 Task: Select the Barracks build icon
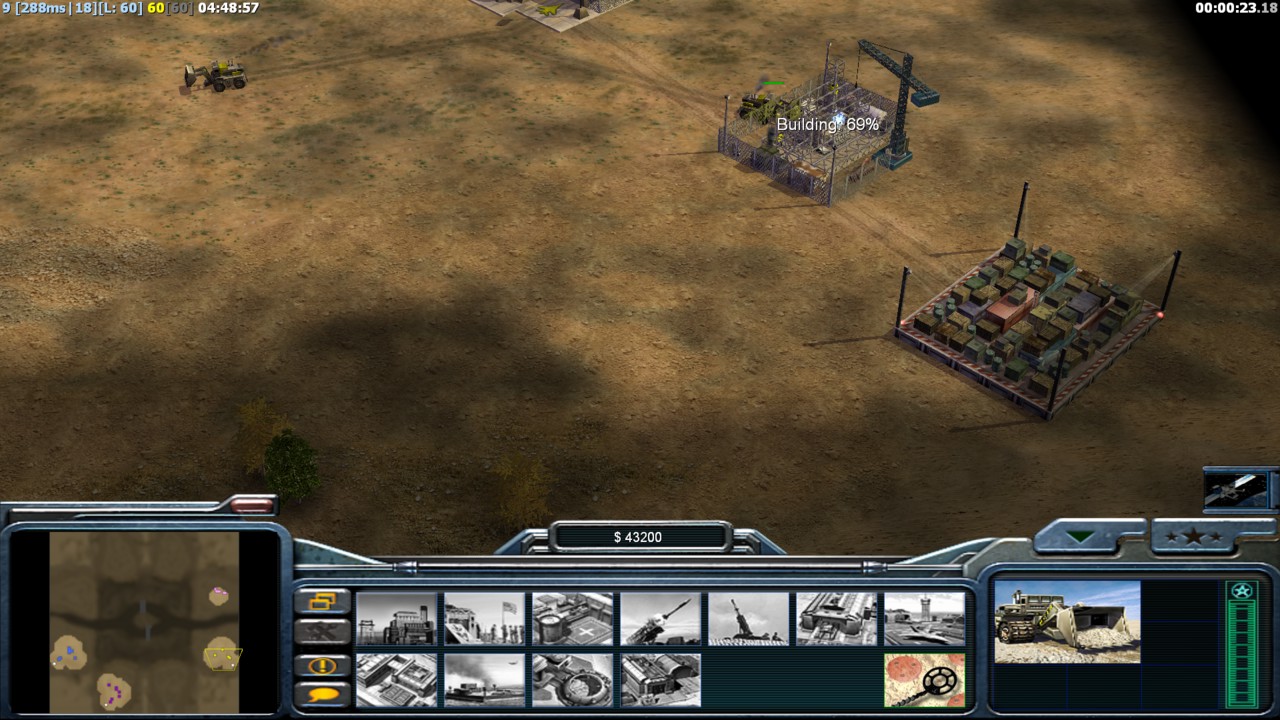(484, 619)
